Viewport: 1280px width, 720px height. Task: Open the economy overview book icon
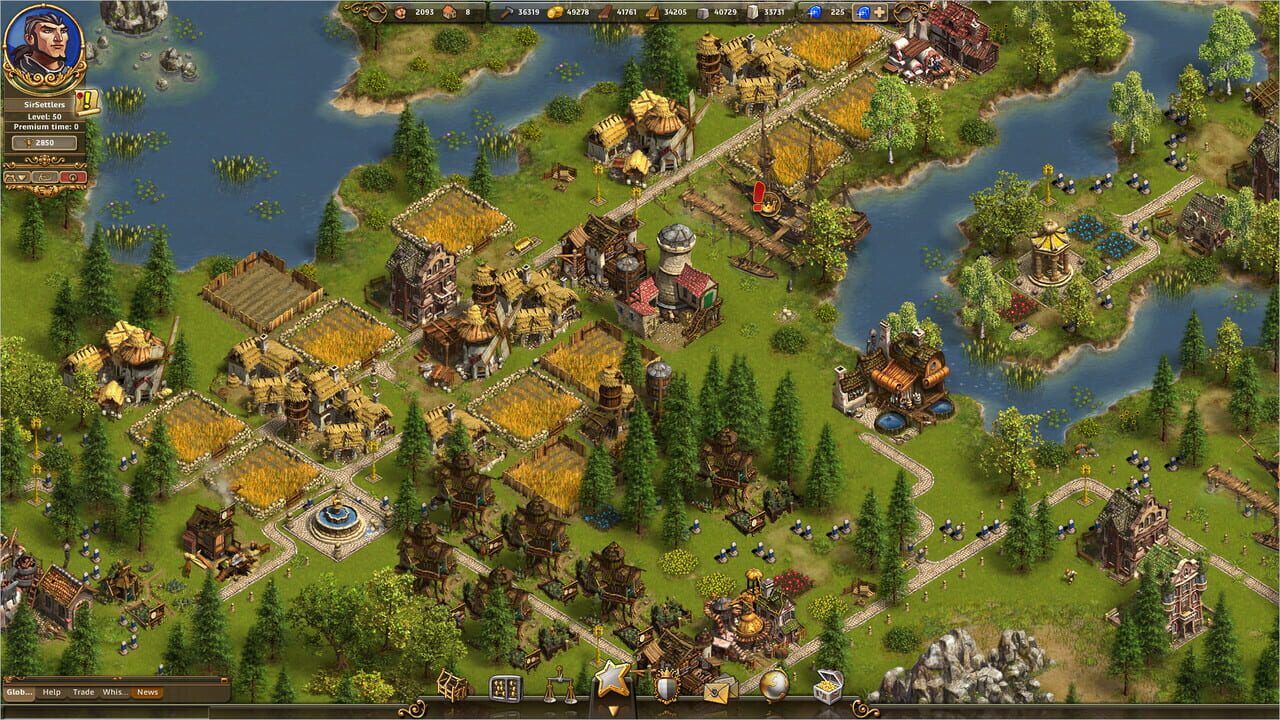506,687
